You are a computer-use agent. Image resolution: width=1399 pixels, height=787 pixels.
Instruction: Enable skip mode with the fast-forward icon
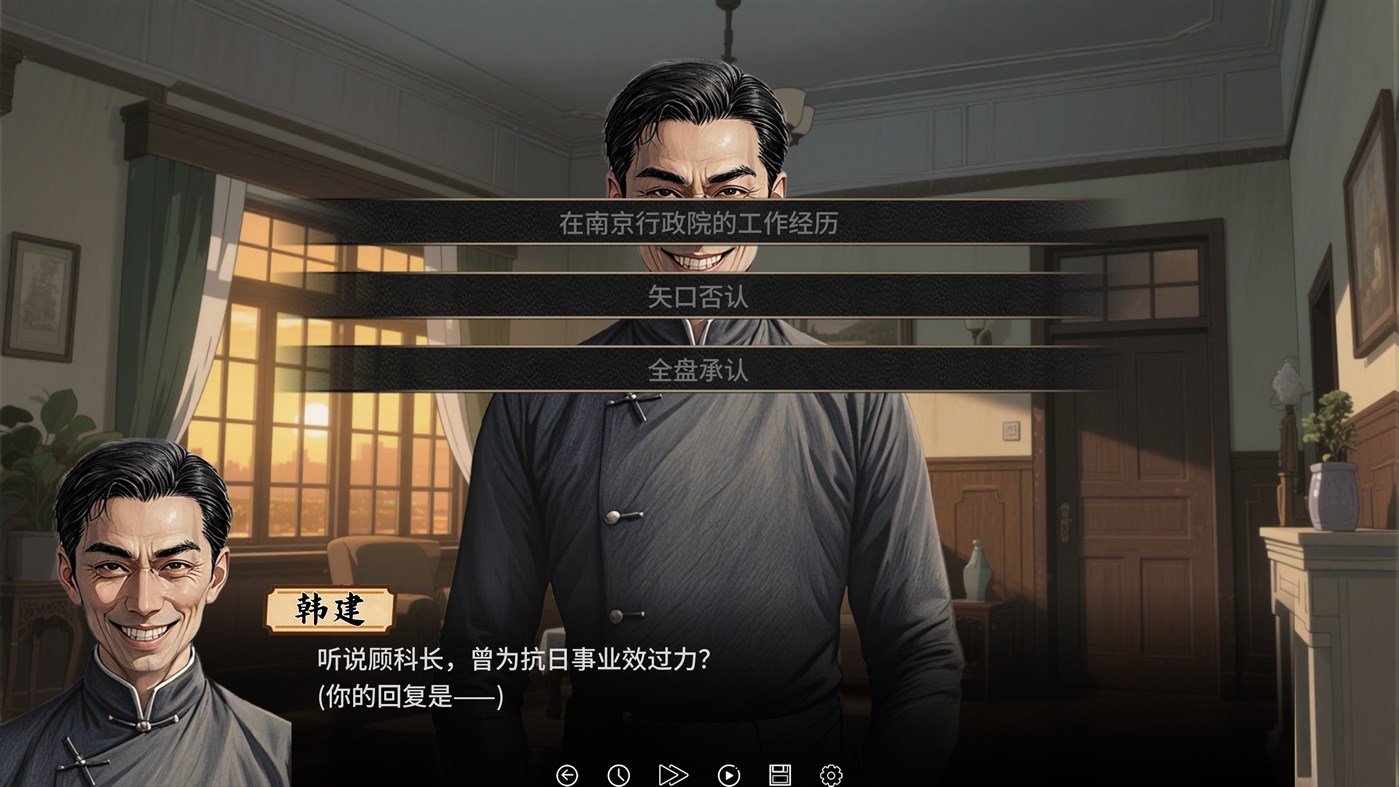tap(673, 773)
